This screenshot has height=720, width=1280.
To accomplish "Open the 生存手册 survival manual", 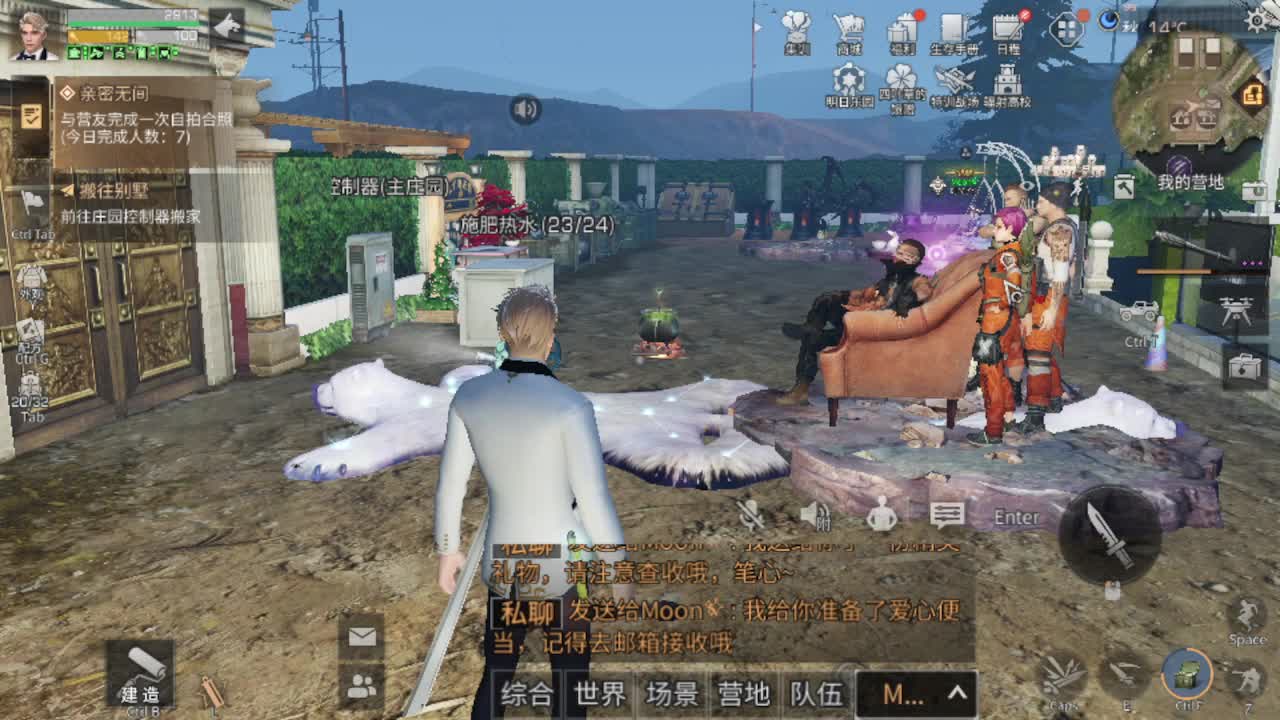I will [x=952, y=28].
